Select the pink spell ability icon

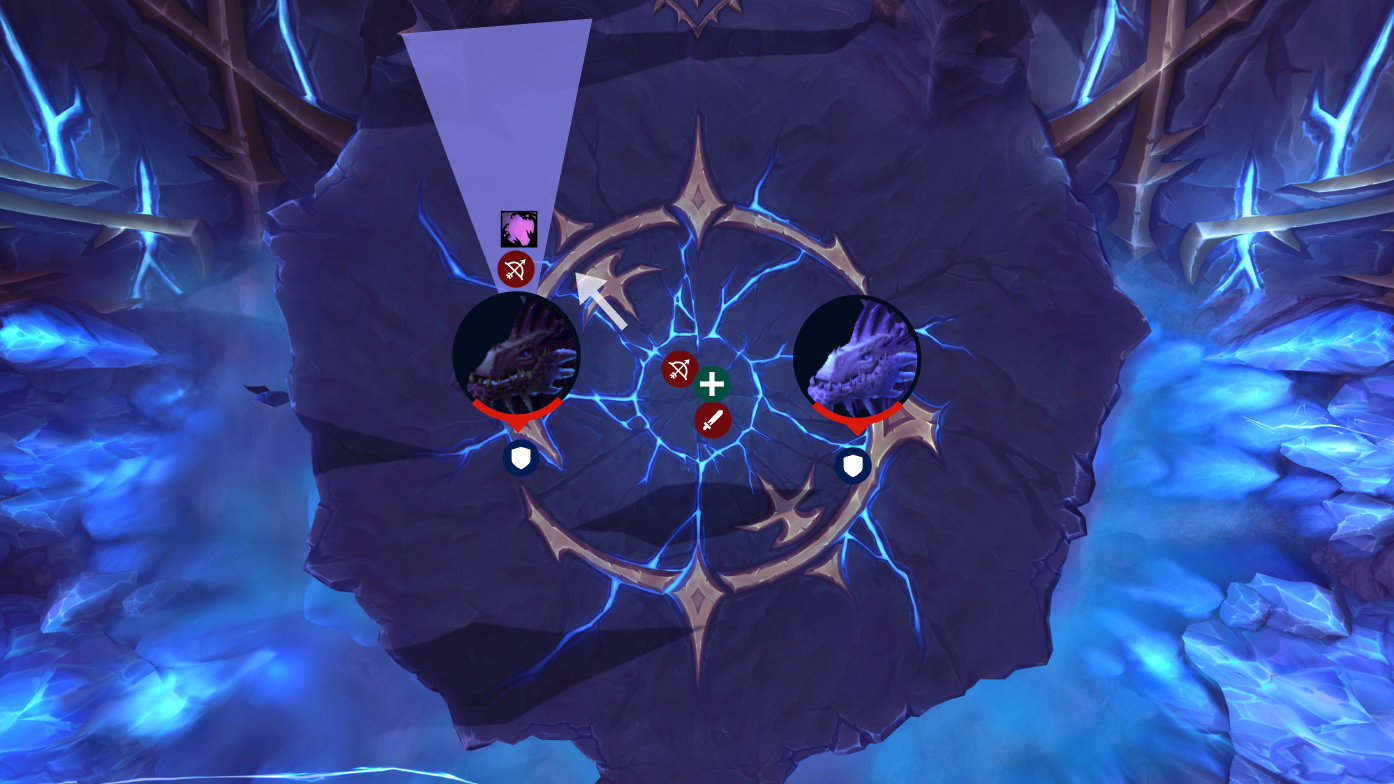tap(519, 229)
